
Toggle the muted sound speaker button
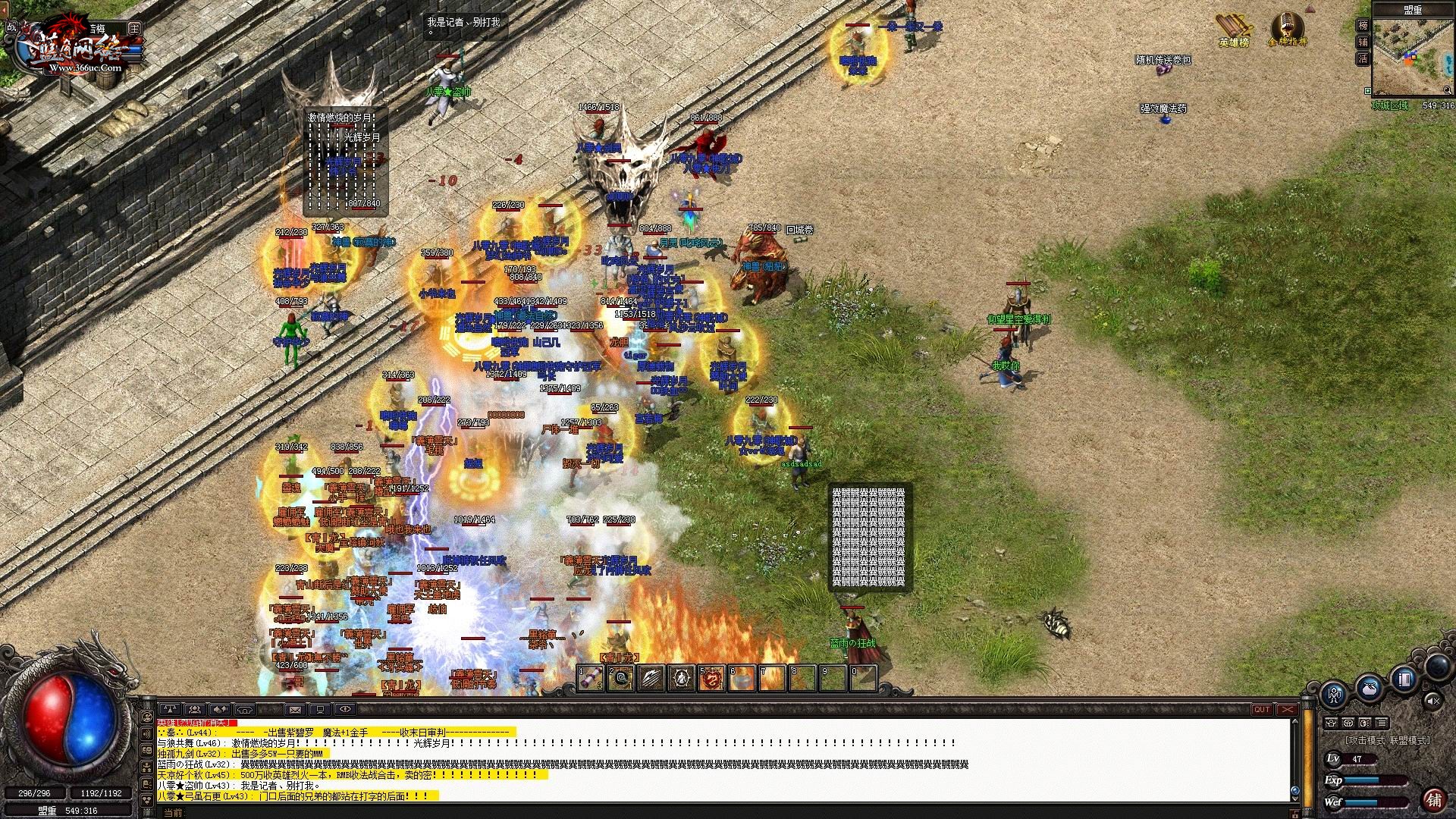coord(1432,701)
